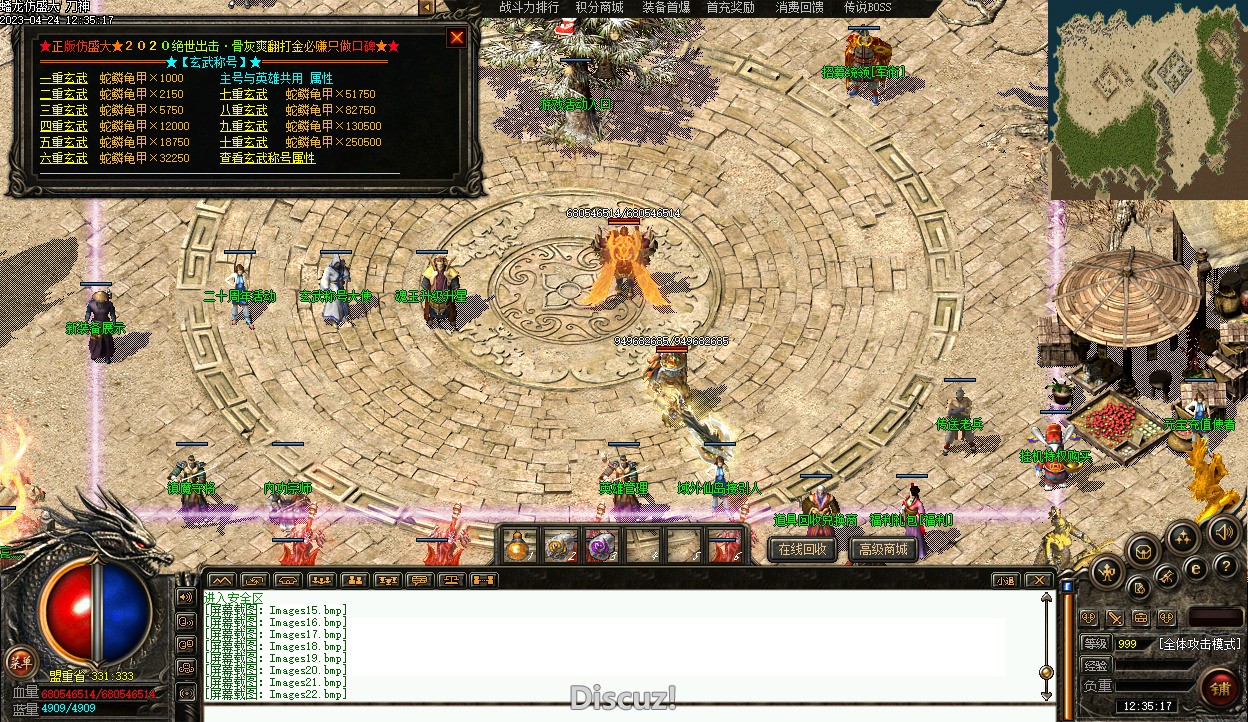The image size is (1248, 722).
Task: Use the purple swirl stone hotbar item
Action: click(600, 547)
